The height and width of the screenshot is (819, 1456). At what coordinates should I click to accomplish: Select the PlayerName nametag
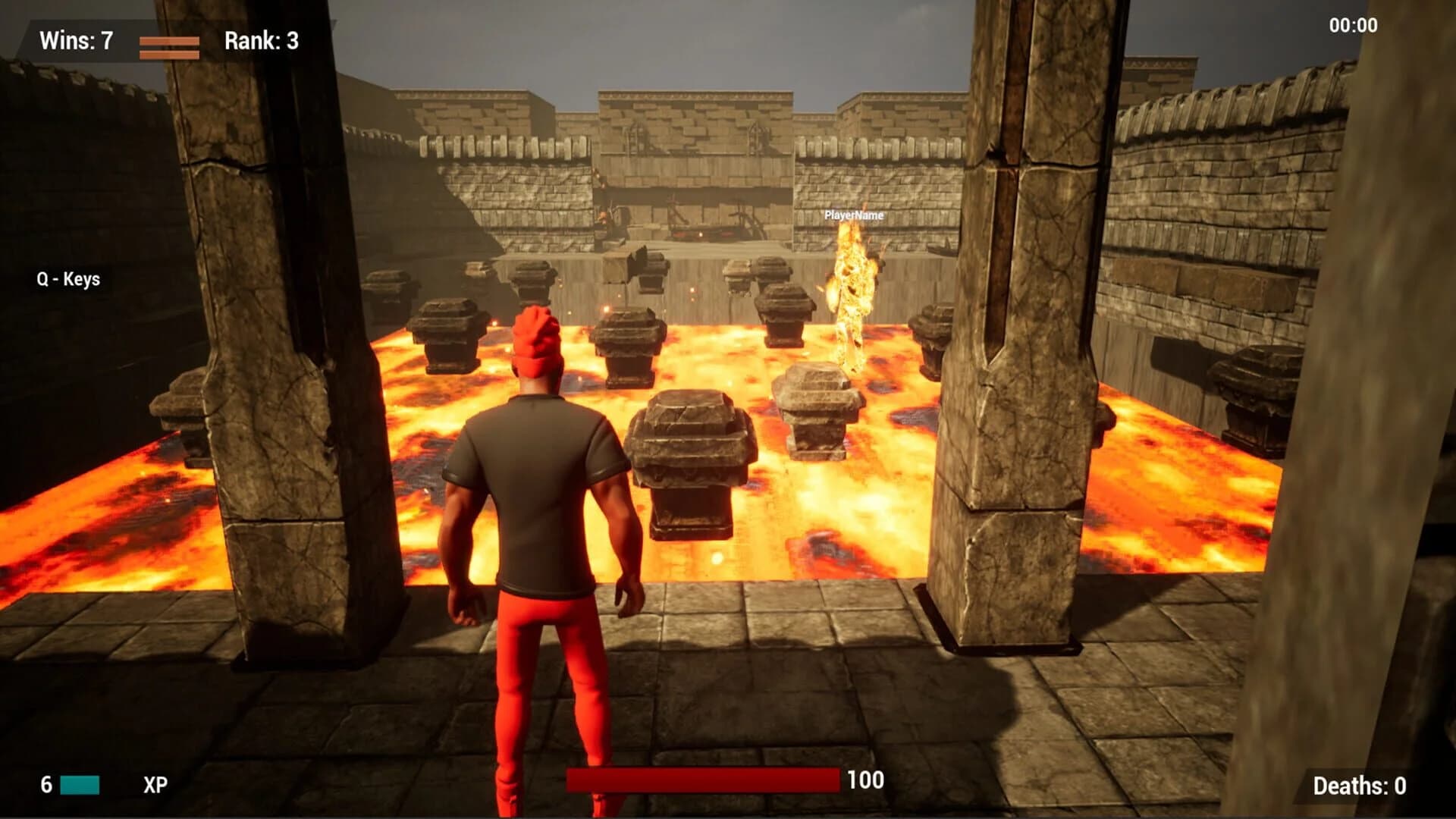click(853, 215)
